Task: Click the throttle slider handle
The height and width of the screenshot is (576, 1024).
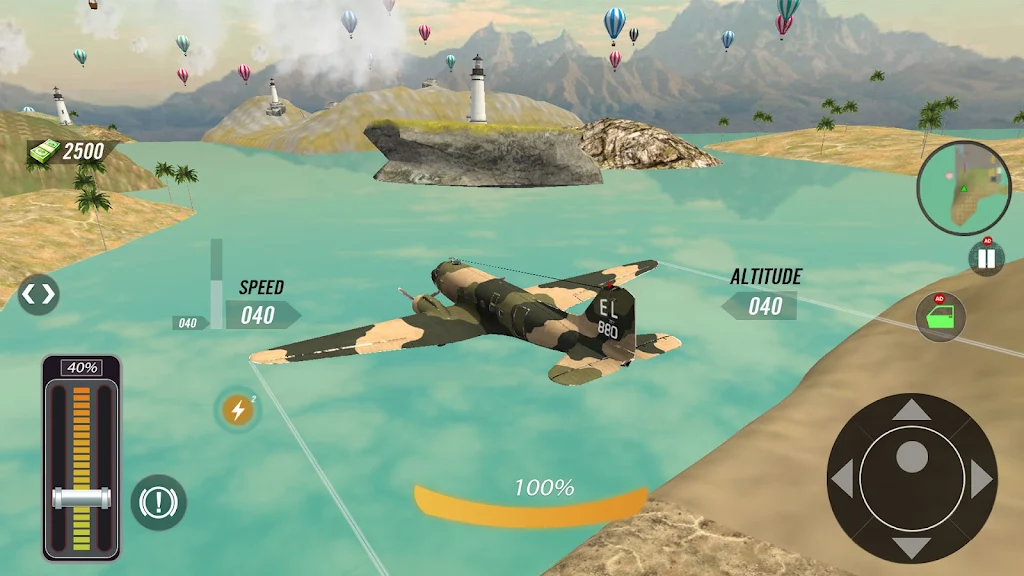Action: (82, 497)
